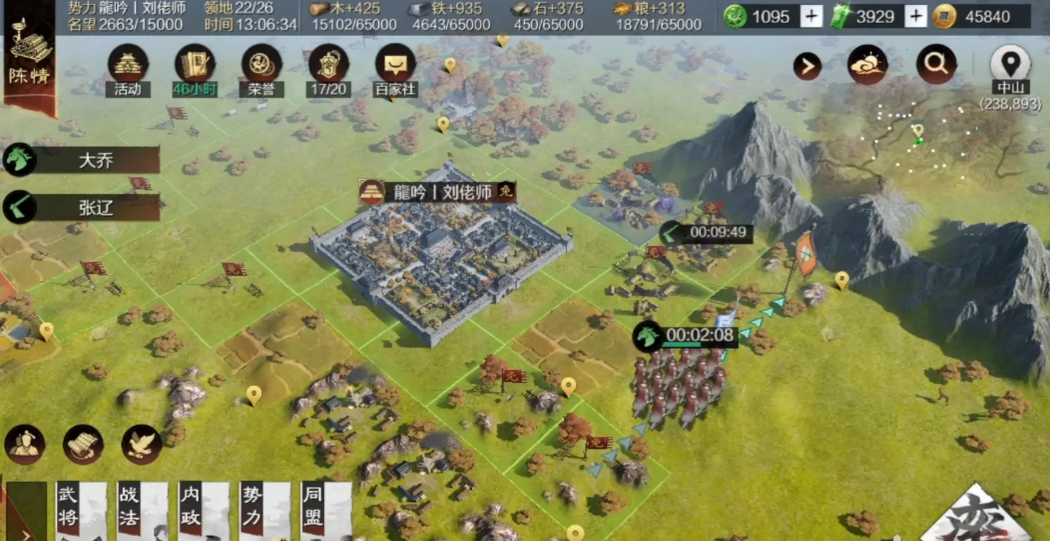This screenshot has height=541, width=1050.
Task: Add jade with the plus next to 1095
Action: tap(811, 16)
